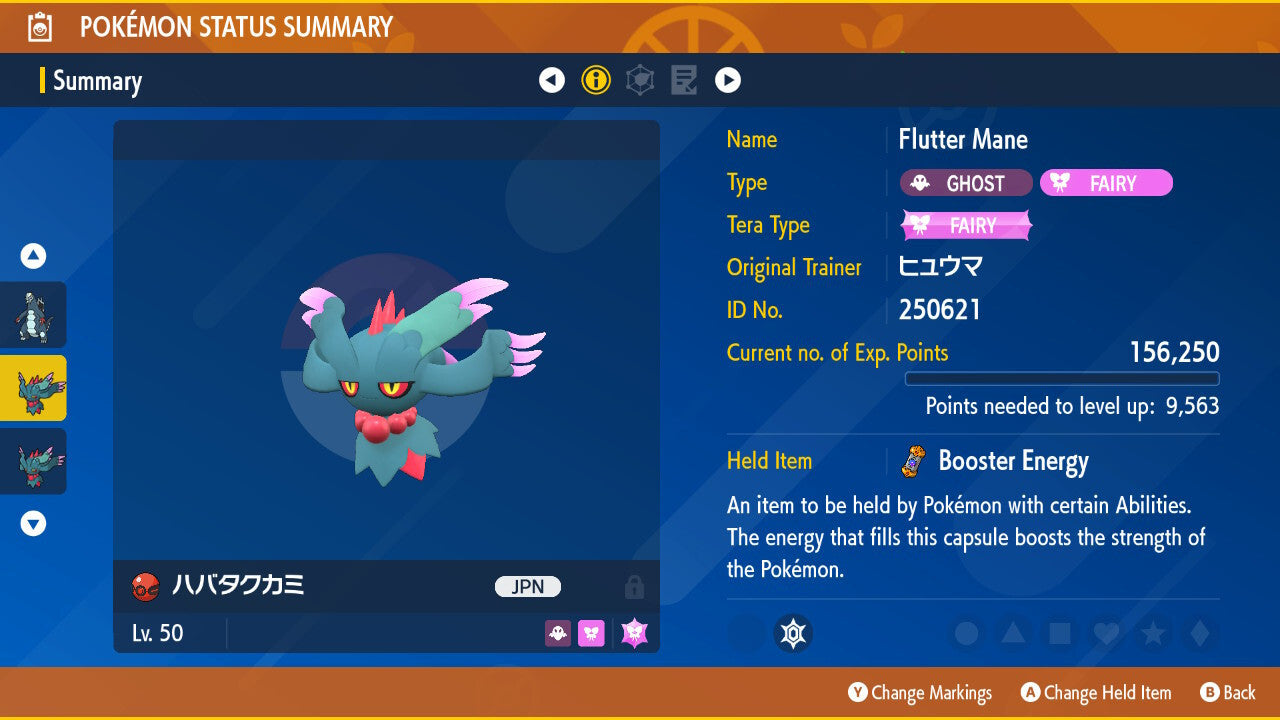Toggle the diamond marking
Image resolution: width=1280 pixels, height=720 pixels.
(1197, 633)
